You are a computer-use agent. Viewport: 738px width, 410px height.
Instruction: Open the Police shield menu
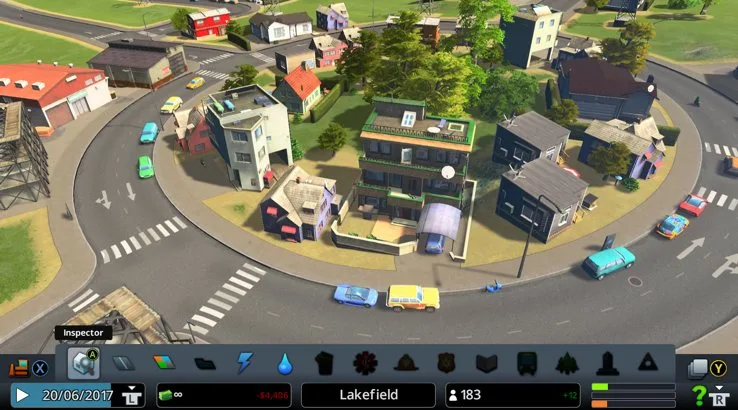(x=446, y=363)
